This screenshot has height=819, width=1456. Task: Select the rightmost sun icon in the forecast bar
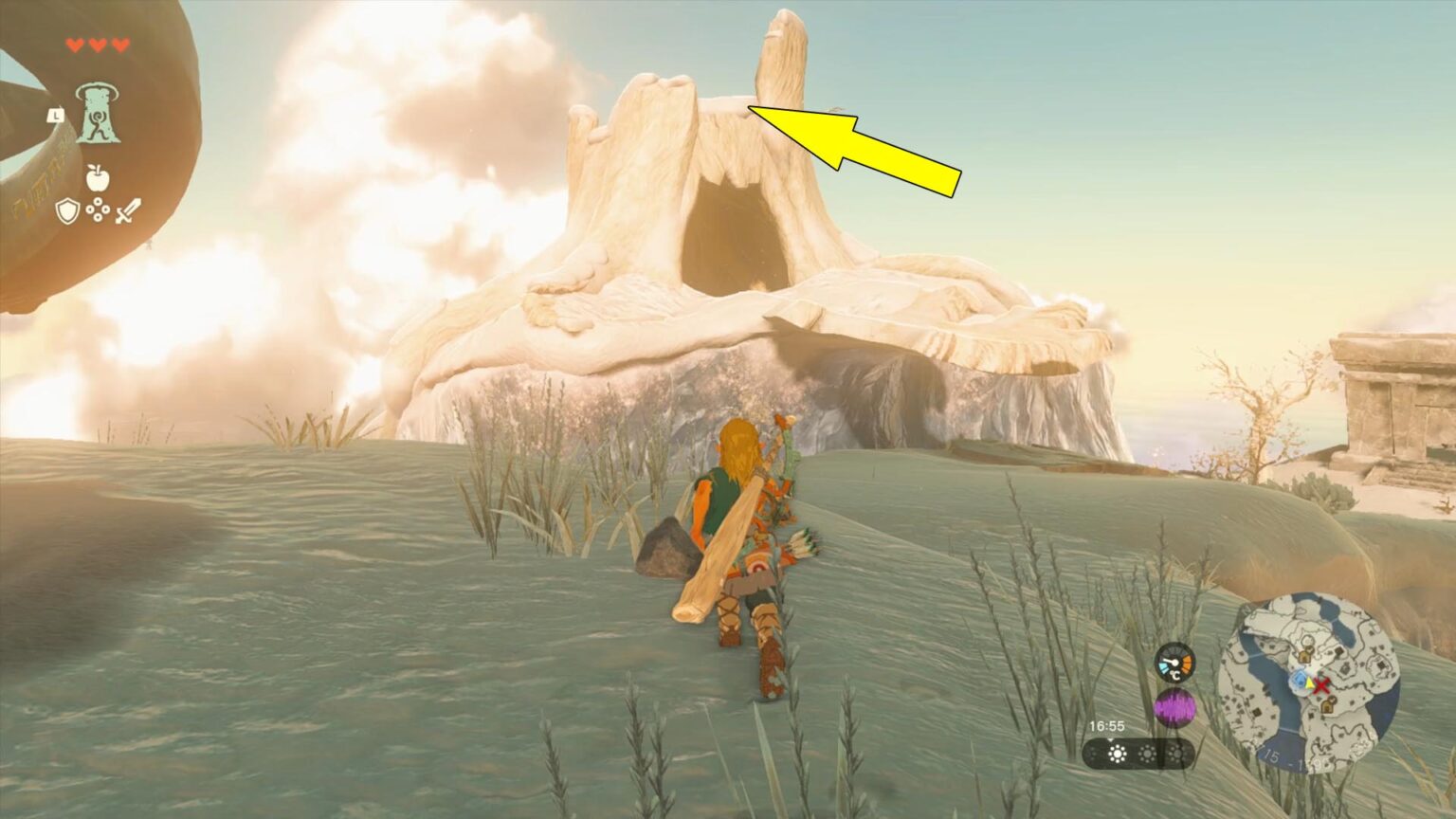[x=1177, y=754]
